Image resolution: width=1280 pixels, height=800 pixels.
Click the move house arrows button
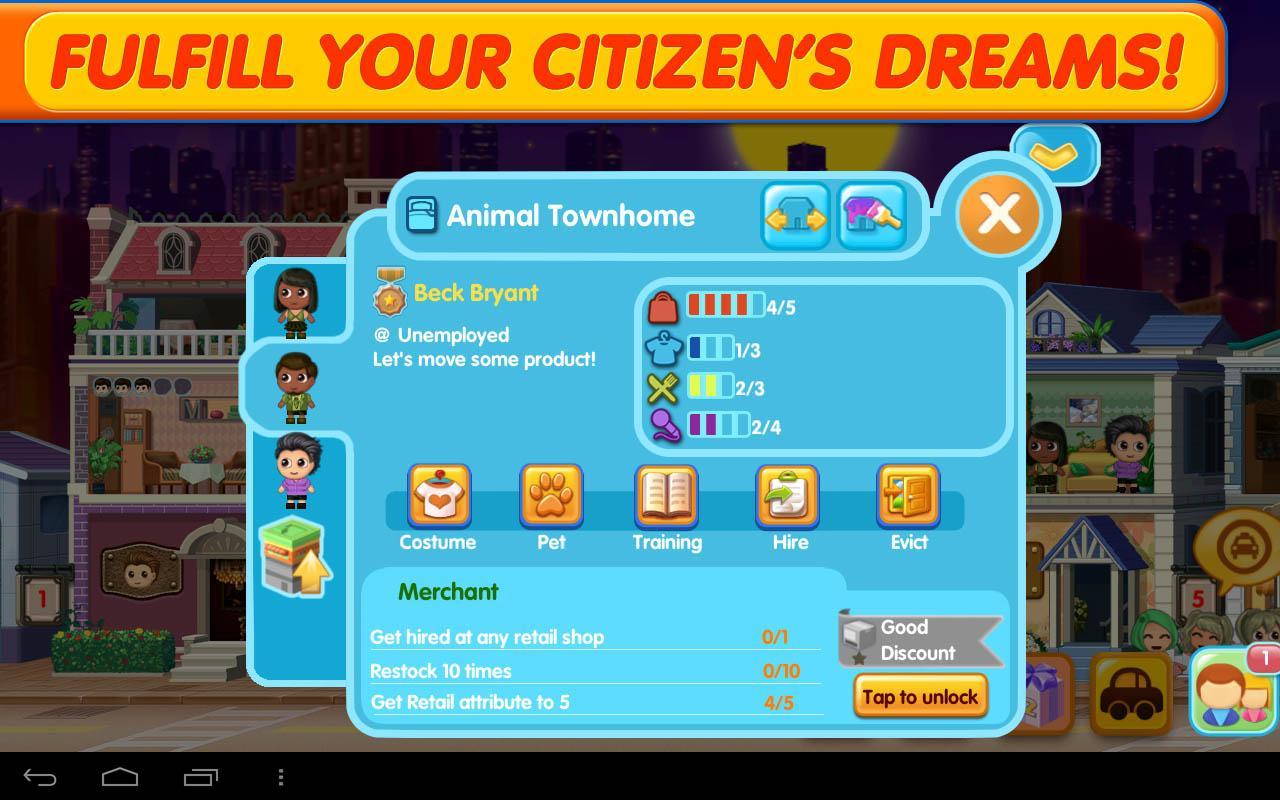pyautogui.click(x=796, y=216)
